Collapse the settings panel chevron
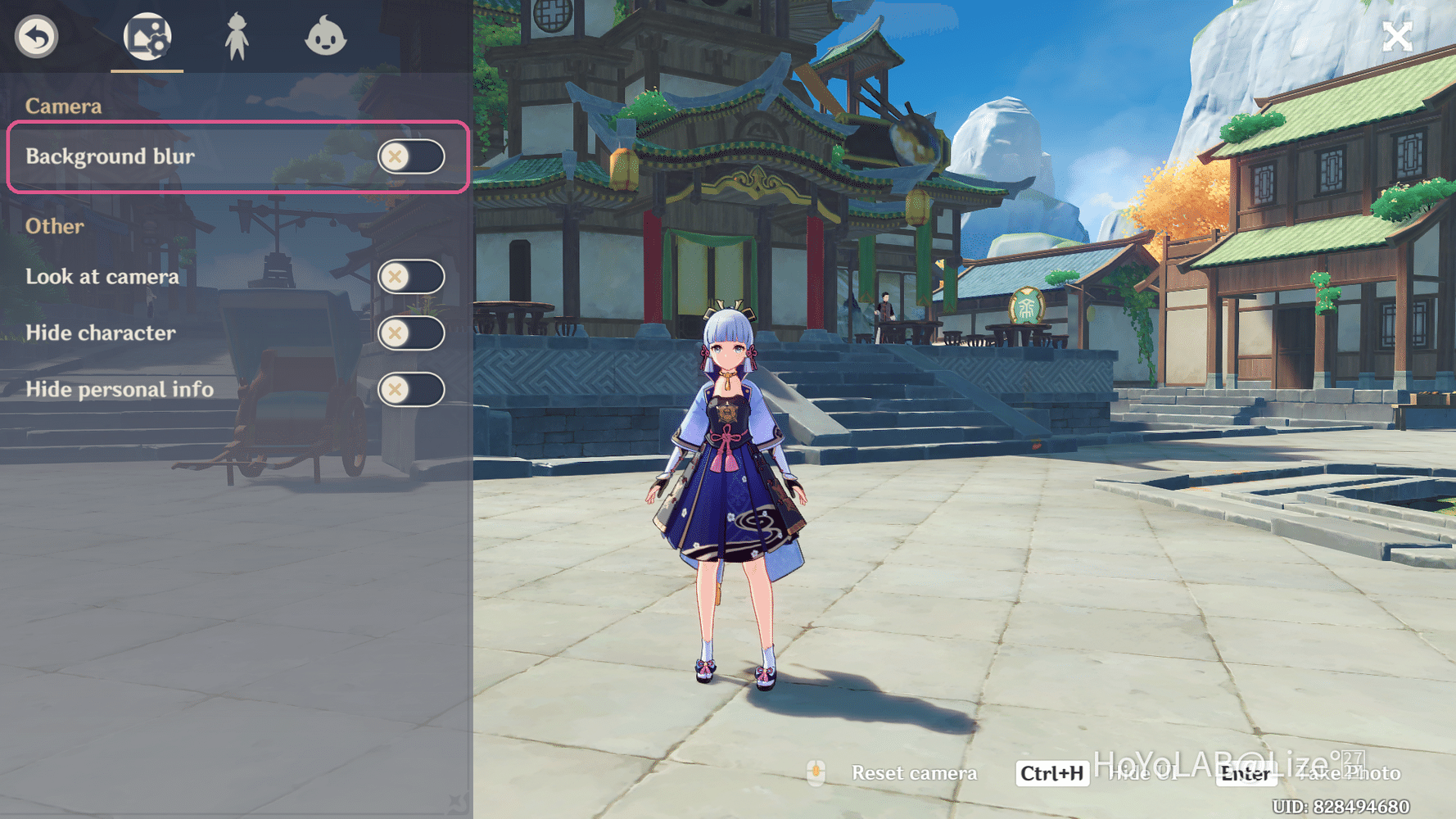The image size is (1456, 819). pyautogui.click(x=455, y=801)
